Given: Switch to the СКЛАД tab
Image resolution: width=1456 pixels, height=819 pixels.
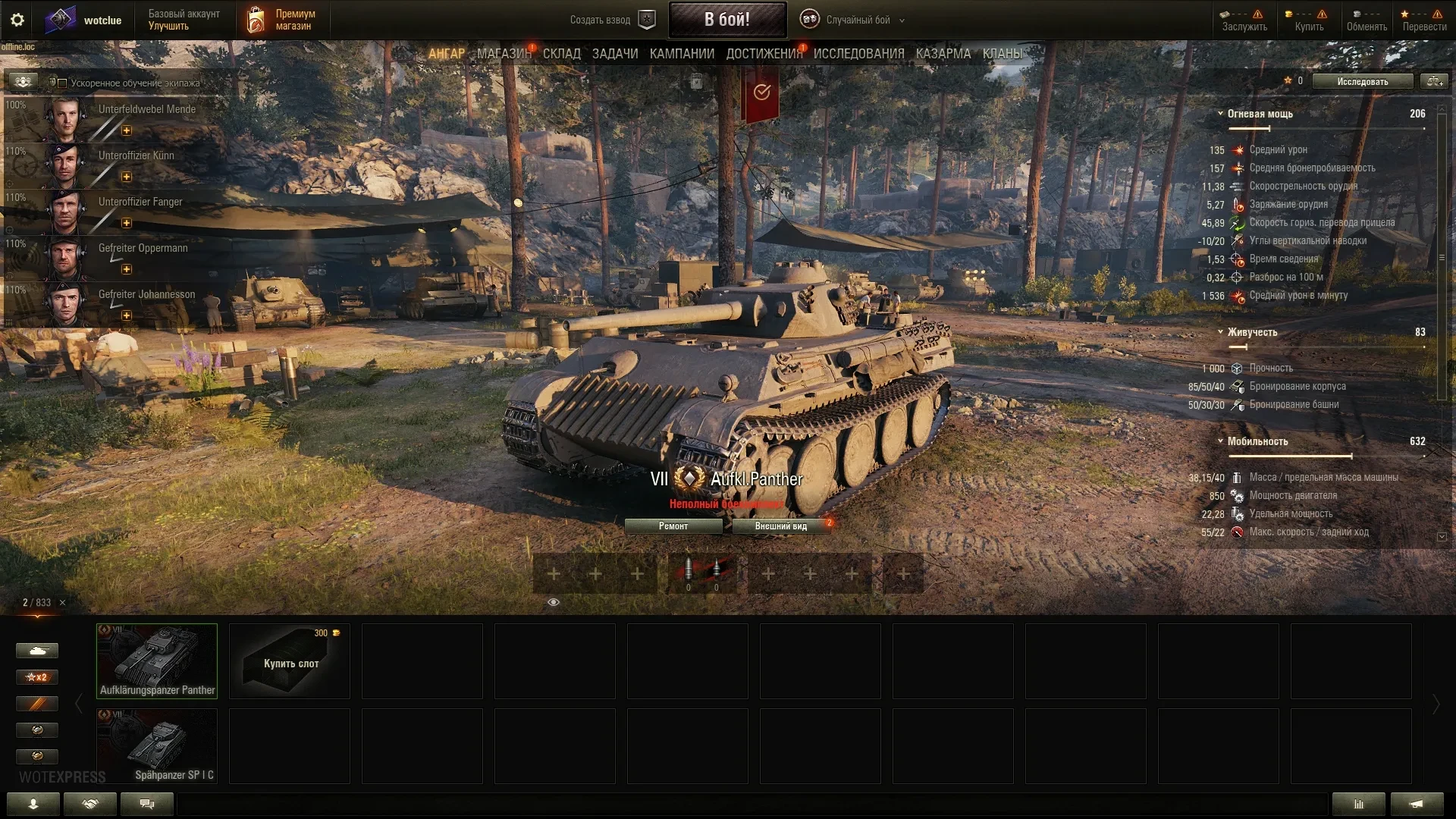Looking at the screenshot, I should (x=561, y=54).
